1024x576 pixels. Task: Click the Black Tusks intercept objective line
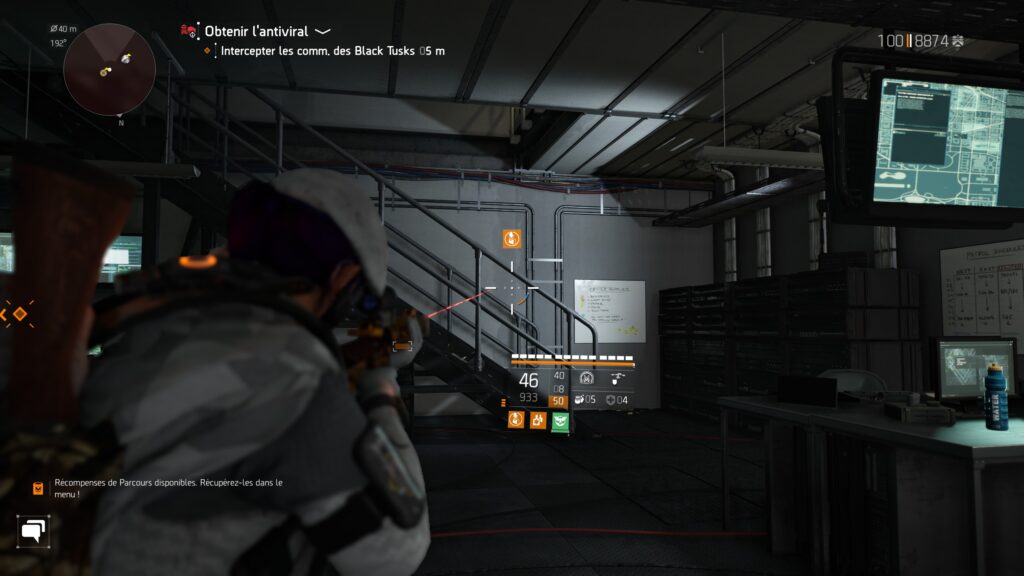pos(332,50)
